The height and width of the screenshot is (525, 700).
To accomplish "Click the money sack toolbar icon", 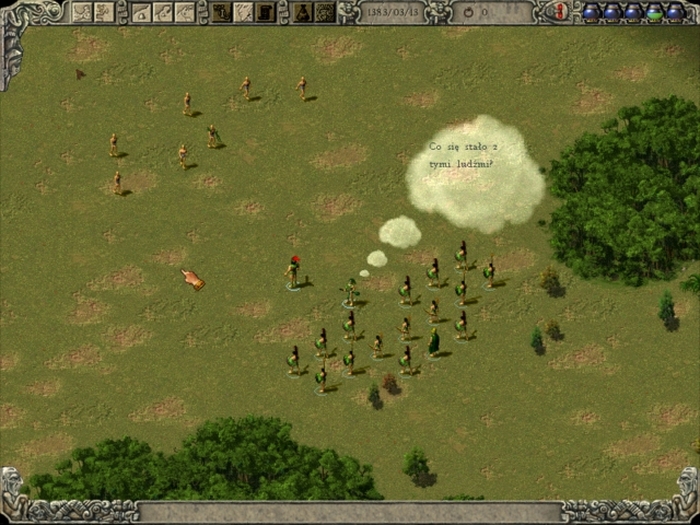I will click(303, 12).
